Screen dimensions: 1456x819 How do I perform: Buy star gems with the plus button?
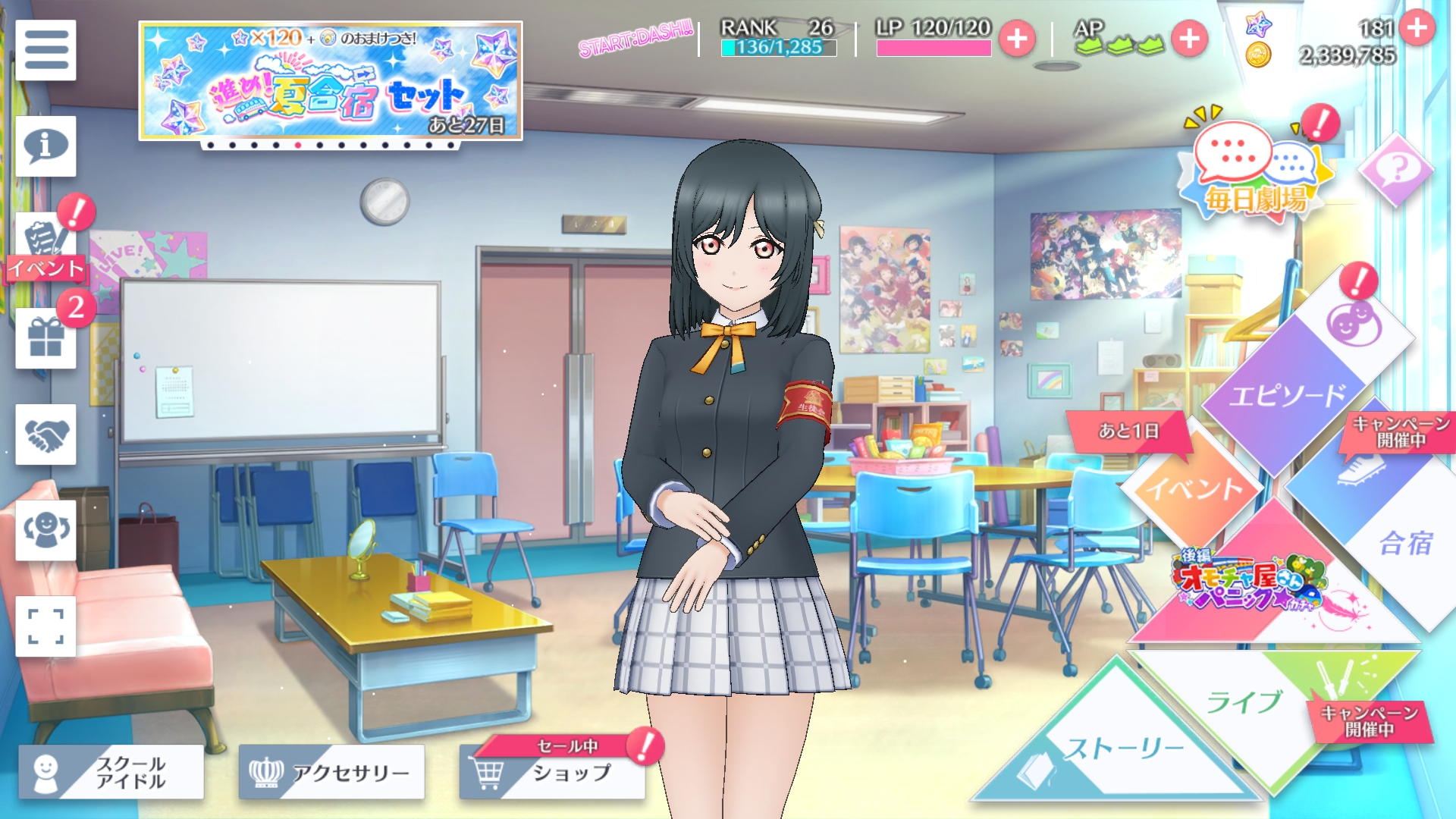[x=1417, y=28]
